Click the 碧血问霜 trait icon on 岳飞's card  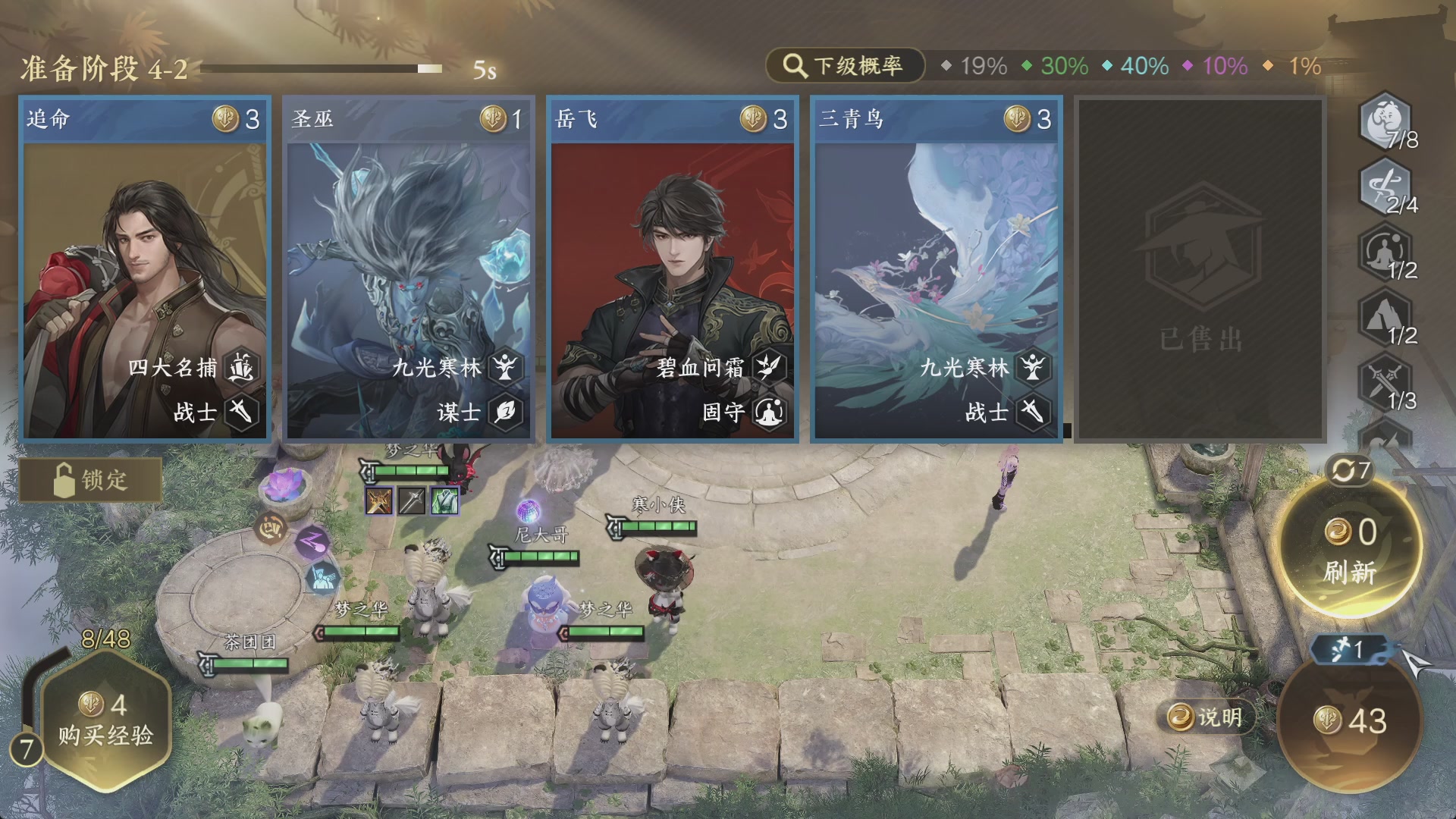[768, 369]
